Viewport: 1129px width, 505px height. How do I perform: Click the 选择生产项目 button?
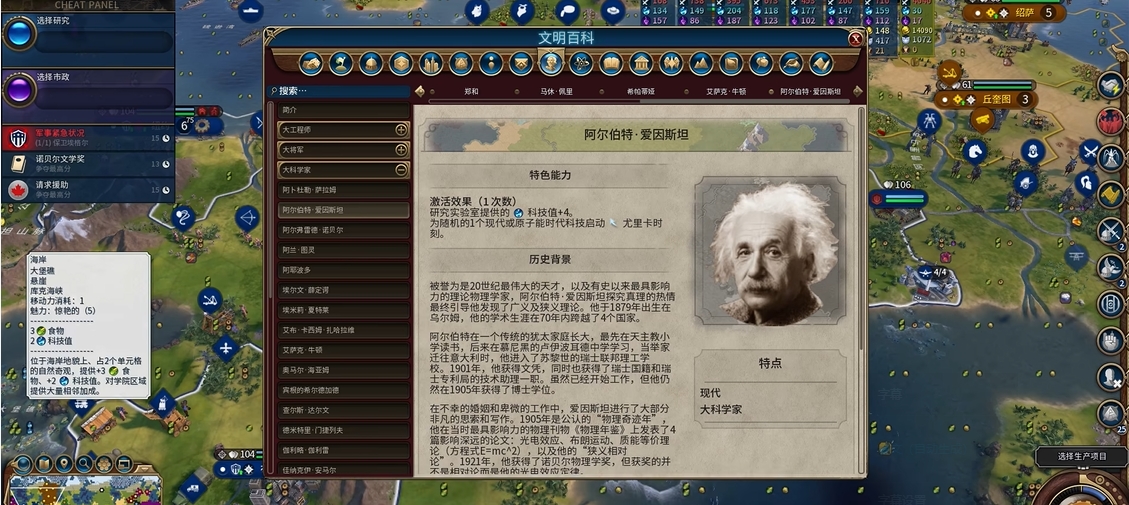(1082, 457)
